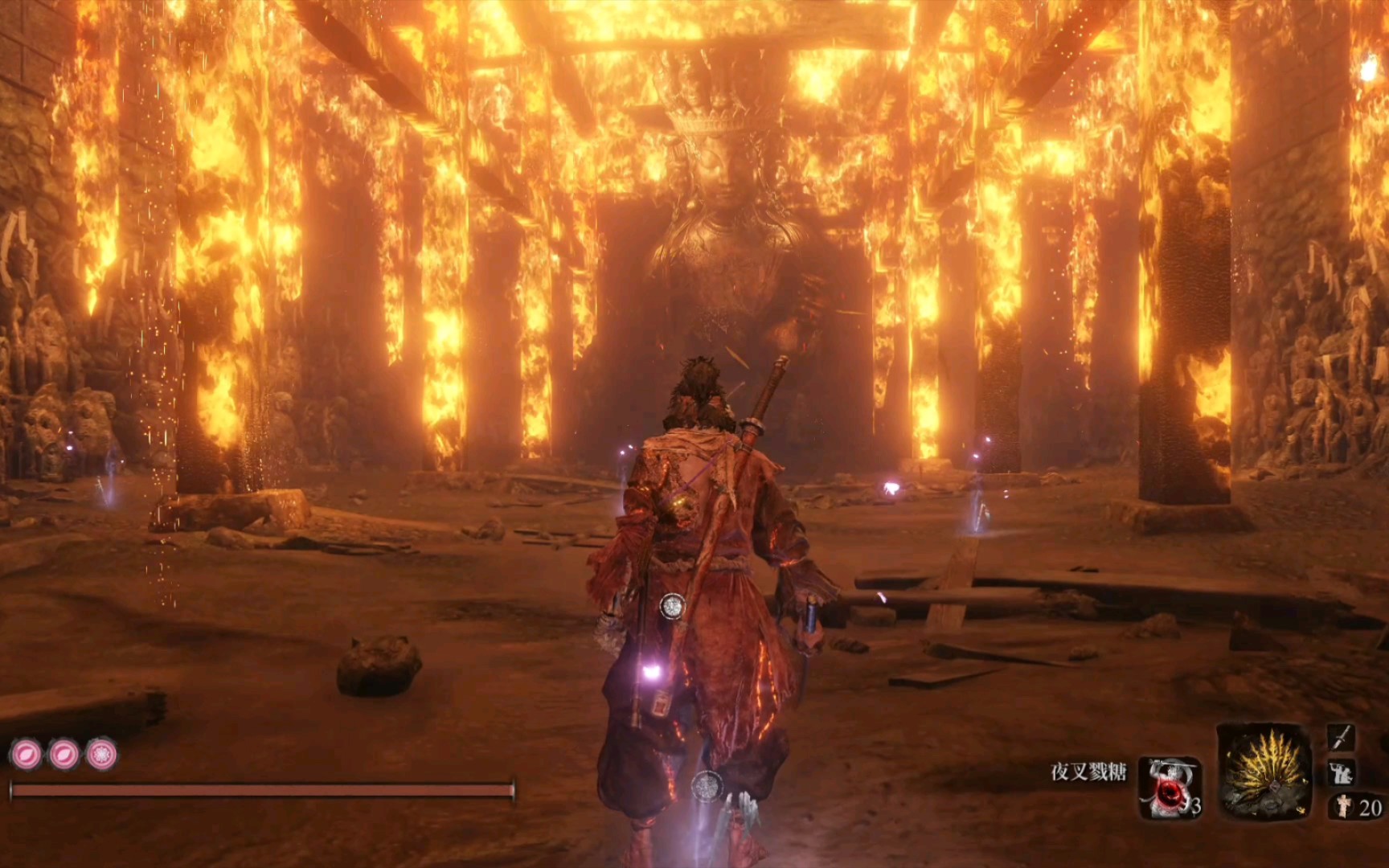Viewport: 1389px width, 868px height.
Task: Click the cherry blossom resurrection node
Action: pyautogui.click(x=101, y=755)
